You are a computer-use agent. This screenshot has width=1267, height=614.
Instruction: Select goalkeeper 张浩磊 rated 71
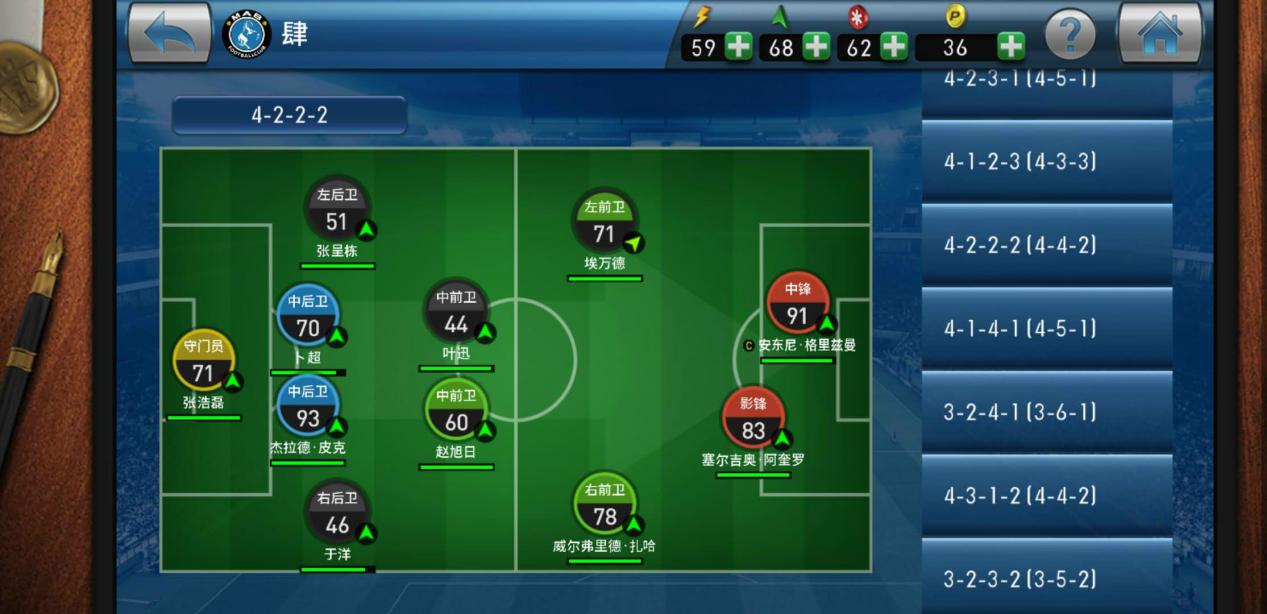tap(204, 362)
